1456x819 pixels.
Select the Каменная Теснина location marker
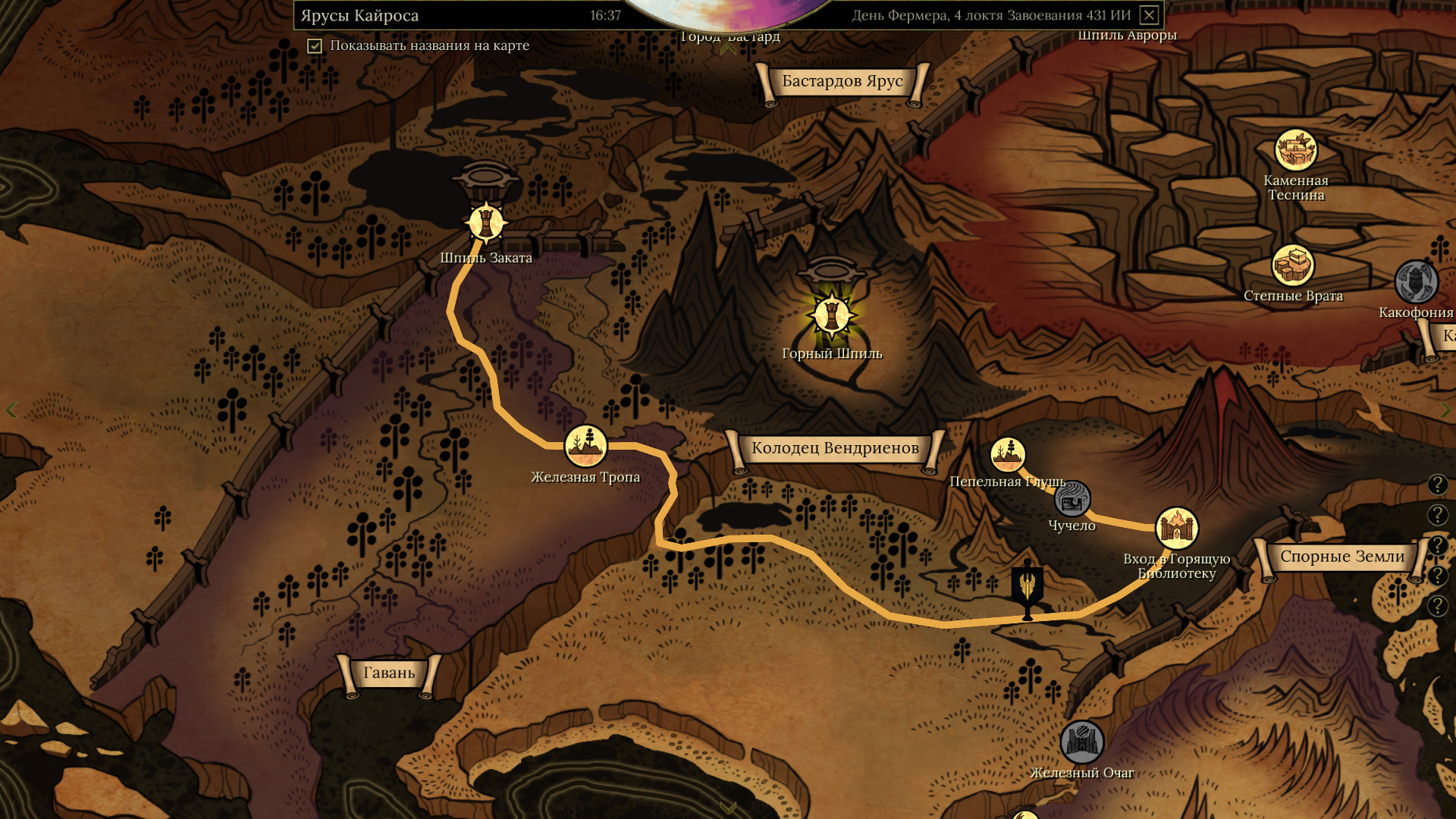pyautogui.click(x=1295, y=150)
